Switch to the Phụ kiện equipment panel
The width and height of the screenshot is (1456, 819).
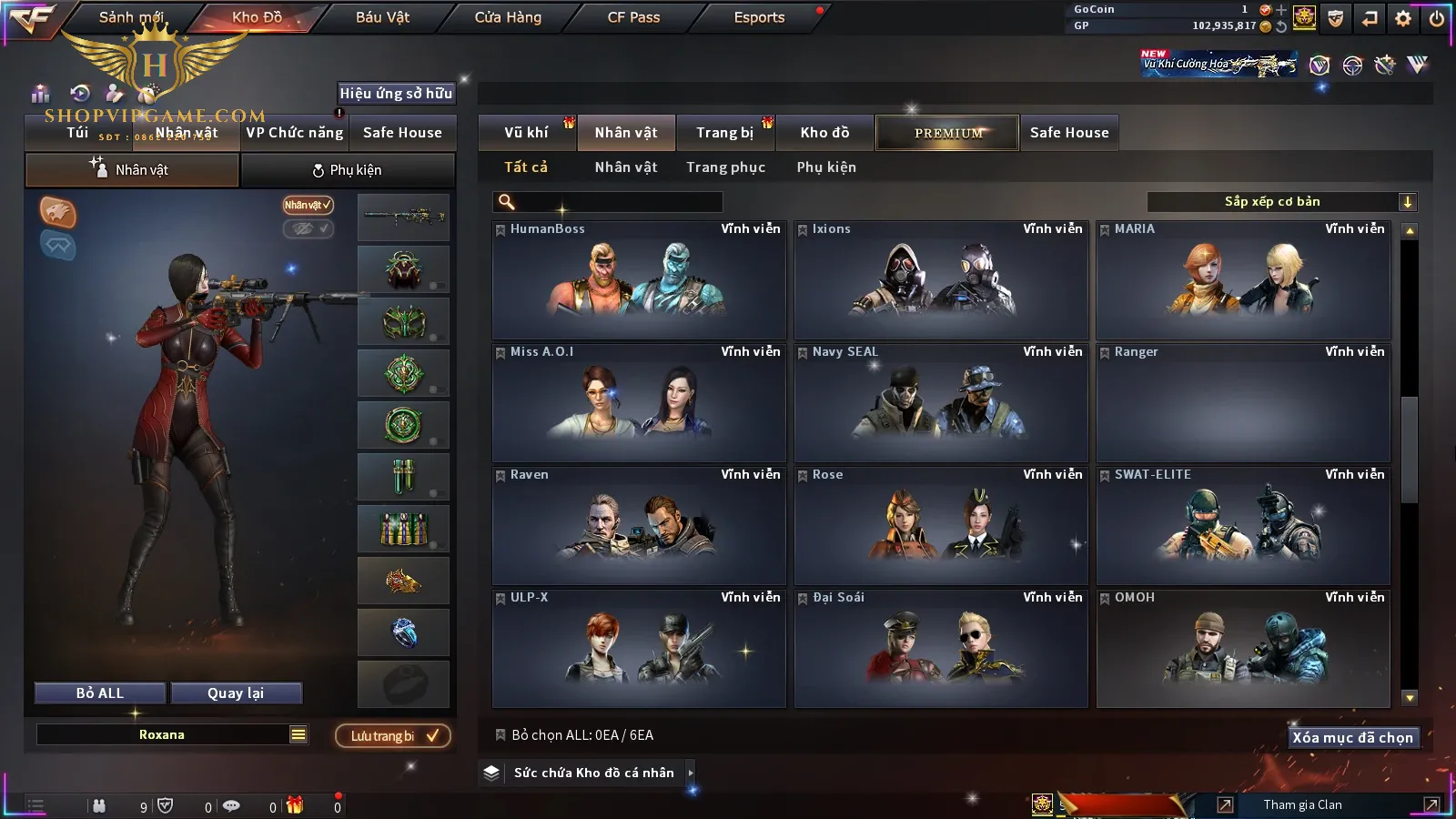click(348, 170)
